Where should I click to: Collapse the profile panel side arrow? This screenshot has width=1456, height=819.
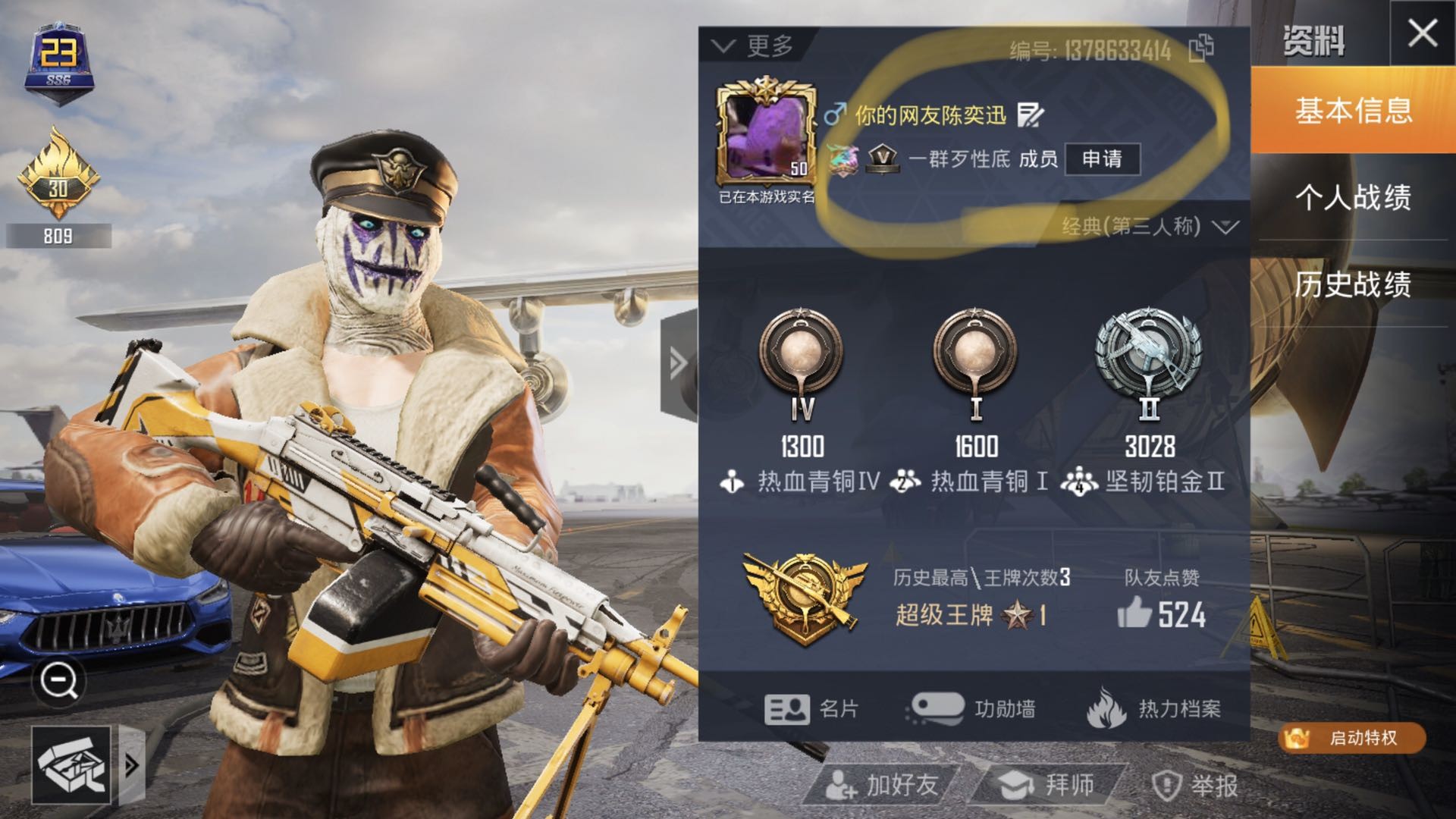(x=678, y=364)
